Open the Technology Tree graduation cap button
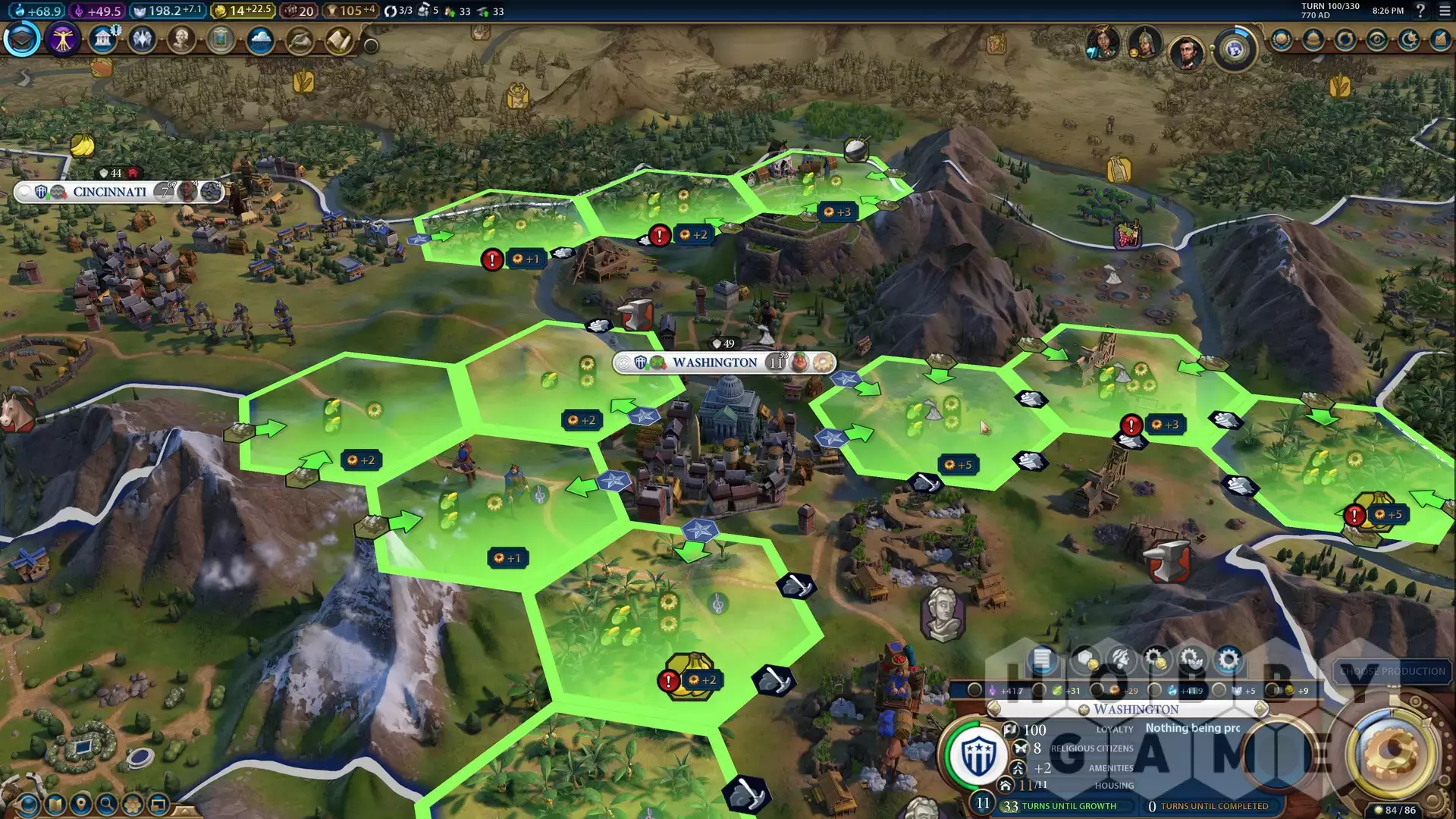The image size is (1456, 819). pyautogui.click(x=22, y=39)
